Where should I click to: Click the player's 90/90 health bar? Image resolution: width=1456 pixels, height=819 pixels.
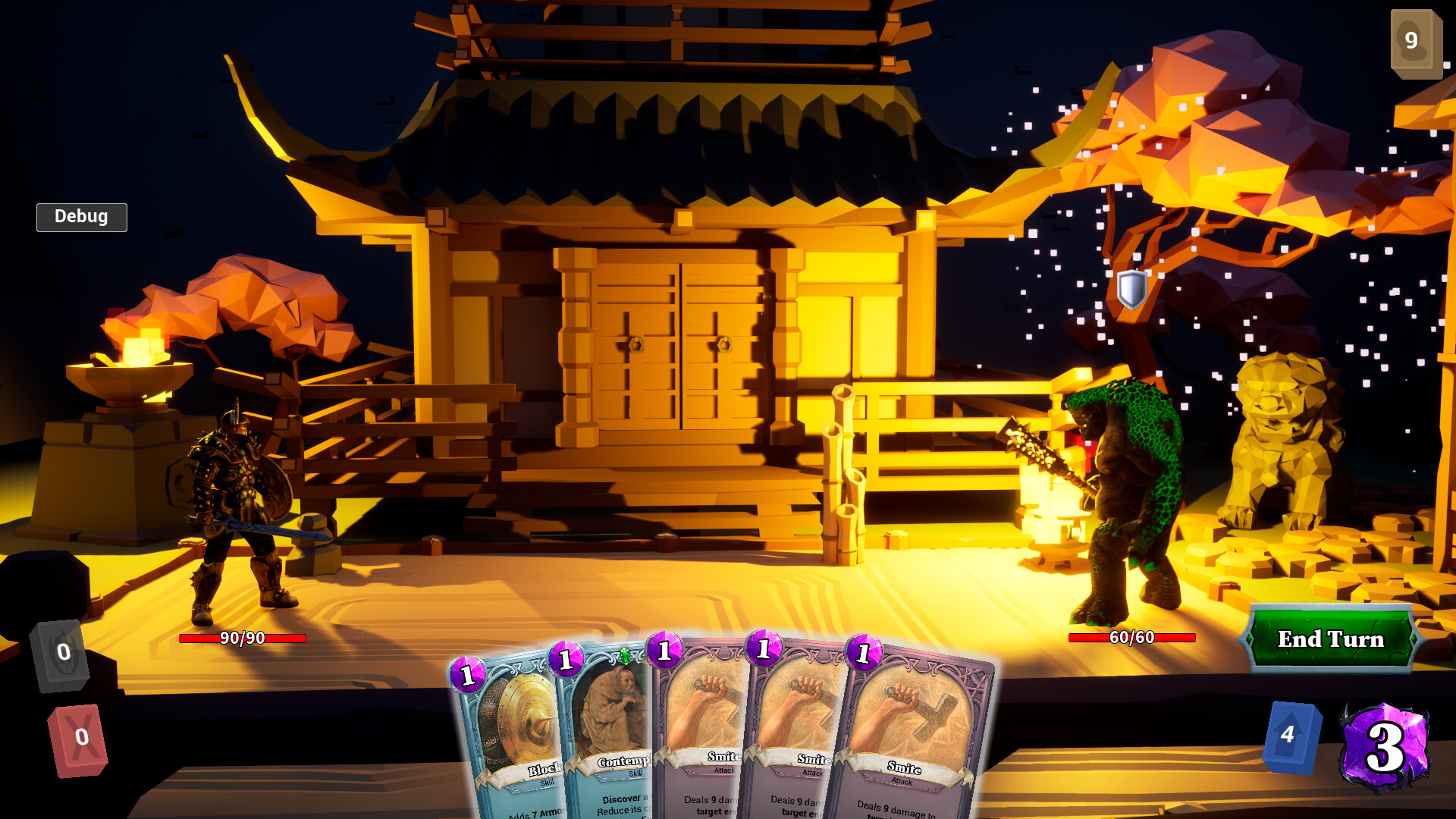[242, 639]
